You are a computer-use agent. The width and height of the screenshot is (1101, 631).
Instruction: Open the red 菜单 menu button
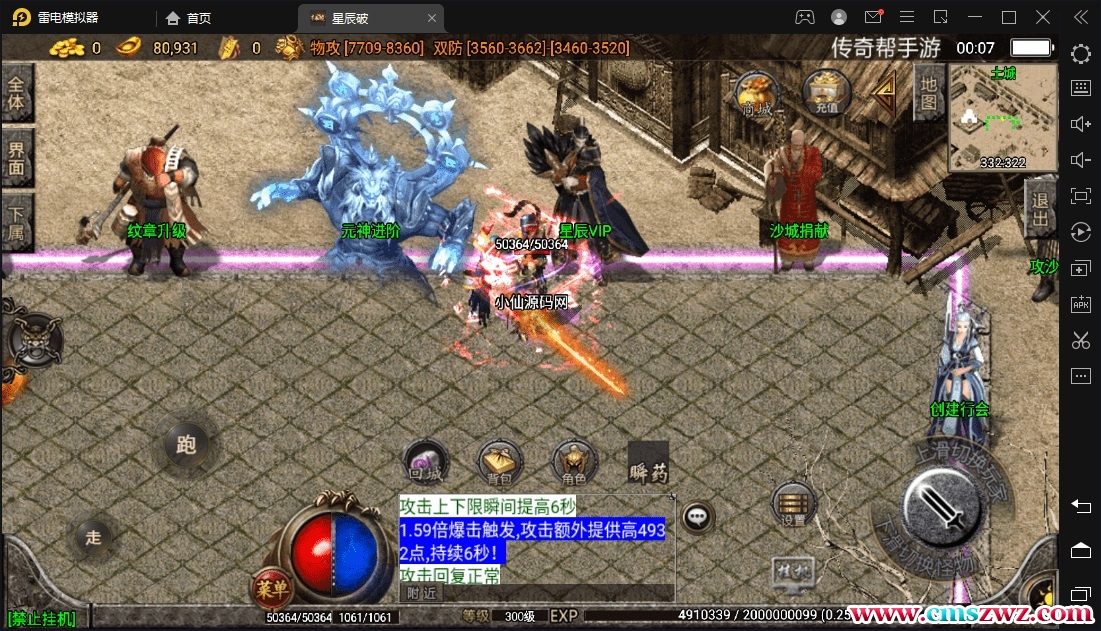[x=267, y=587]
